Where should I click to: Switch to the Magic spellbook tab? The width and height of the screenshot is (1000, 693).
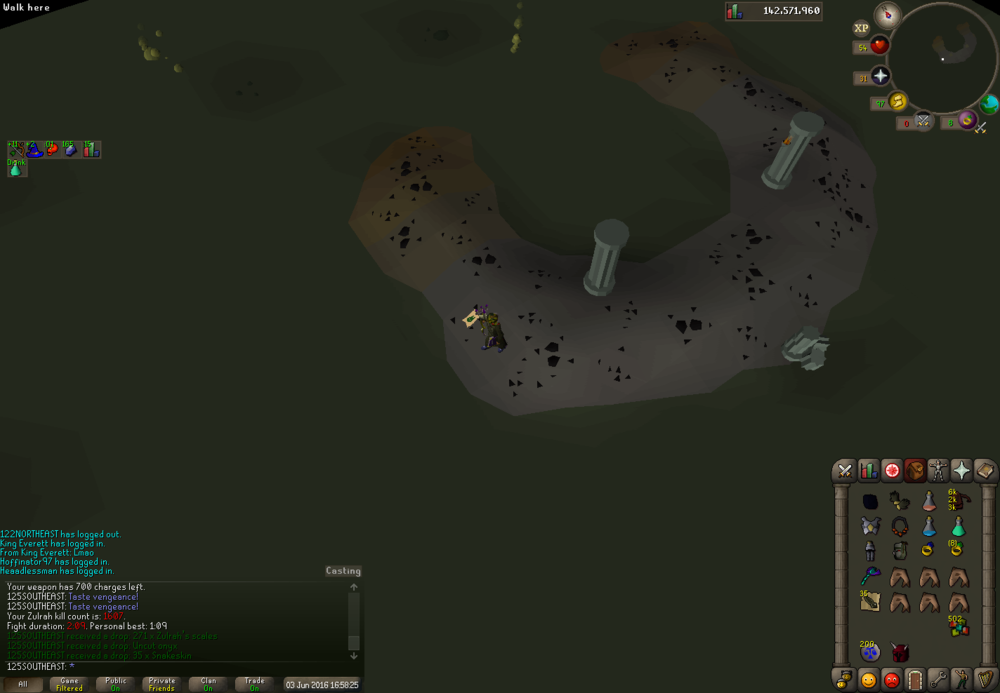click(984, 471)
